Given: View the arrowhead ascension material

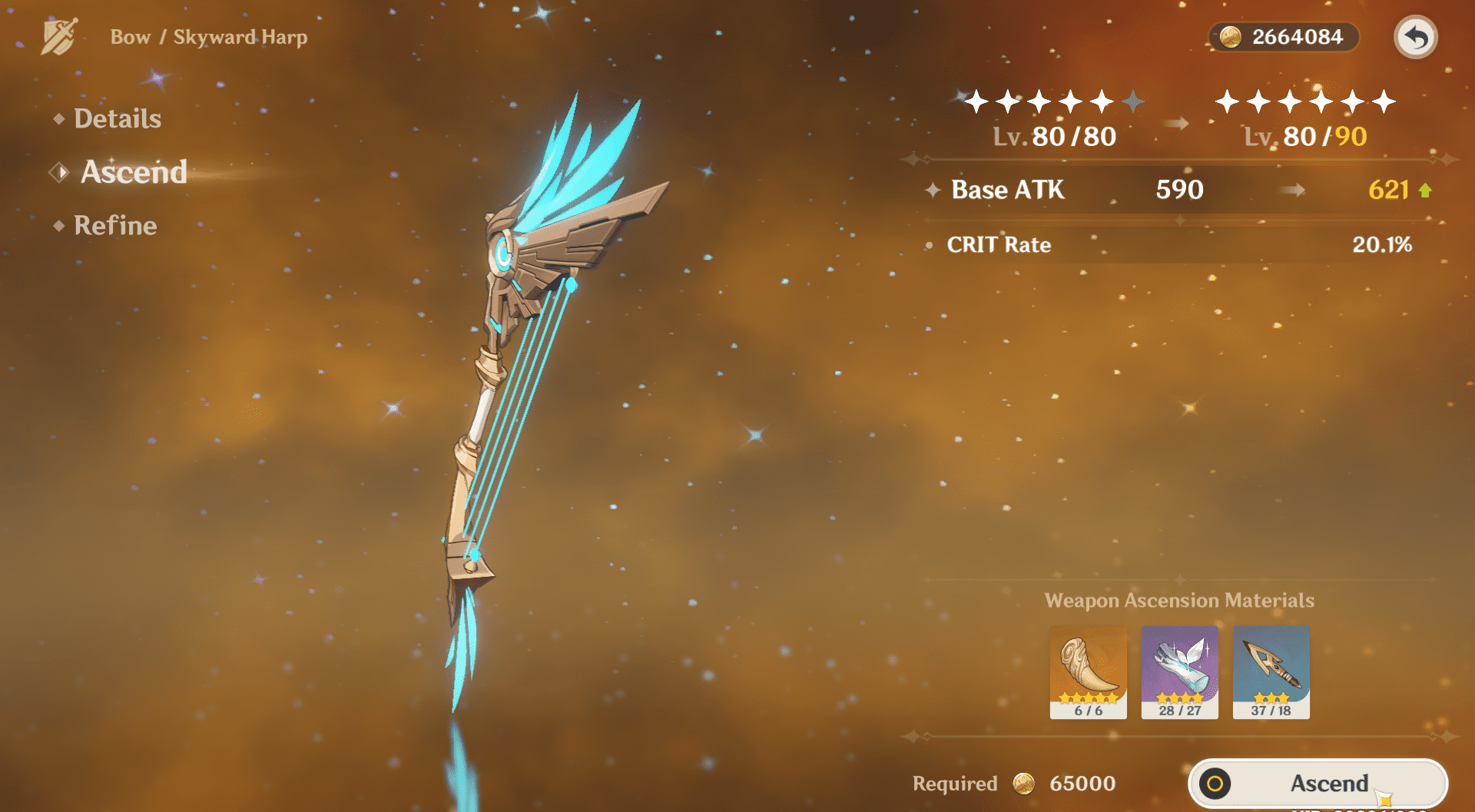Looking at the screenshot, I should click(x=1271, y=672).
